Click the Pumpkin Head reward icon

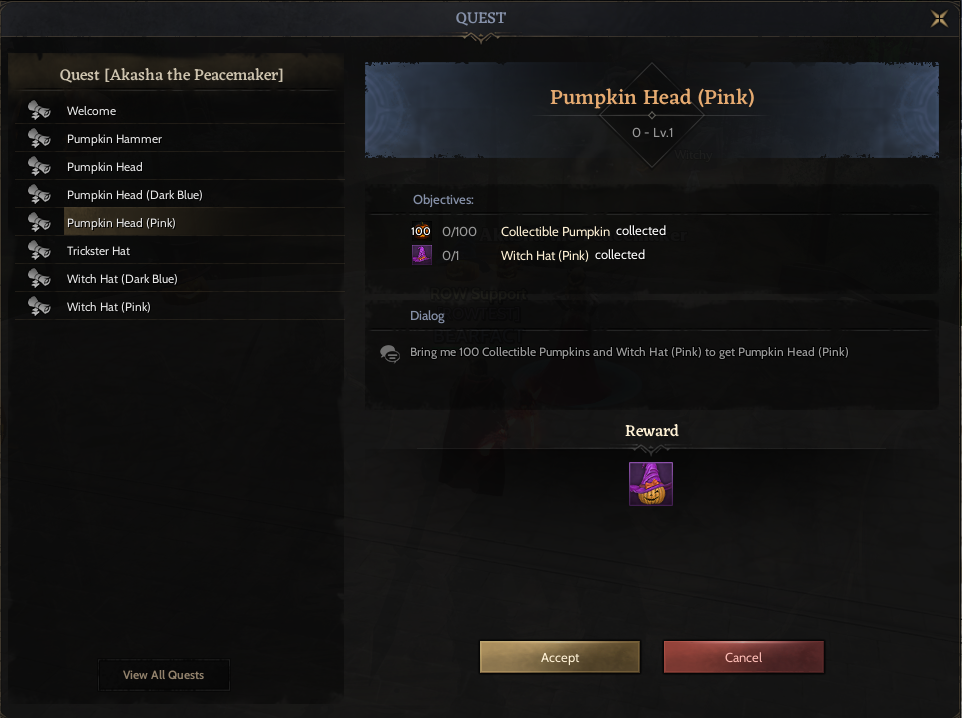(x=650, y=484)
